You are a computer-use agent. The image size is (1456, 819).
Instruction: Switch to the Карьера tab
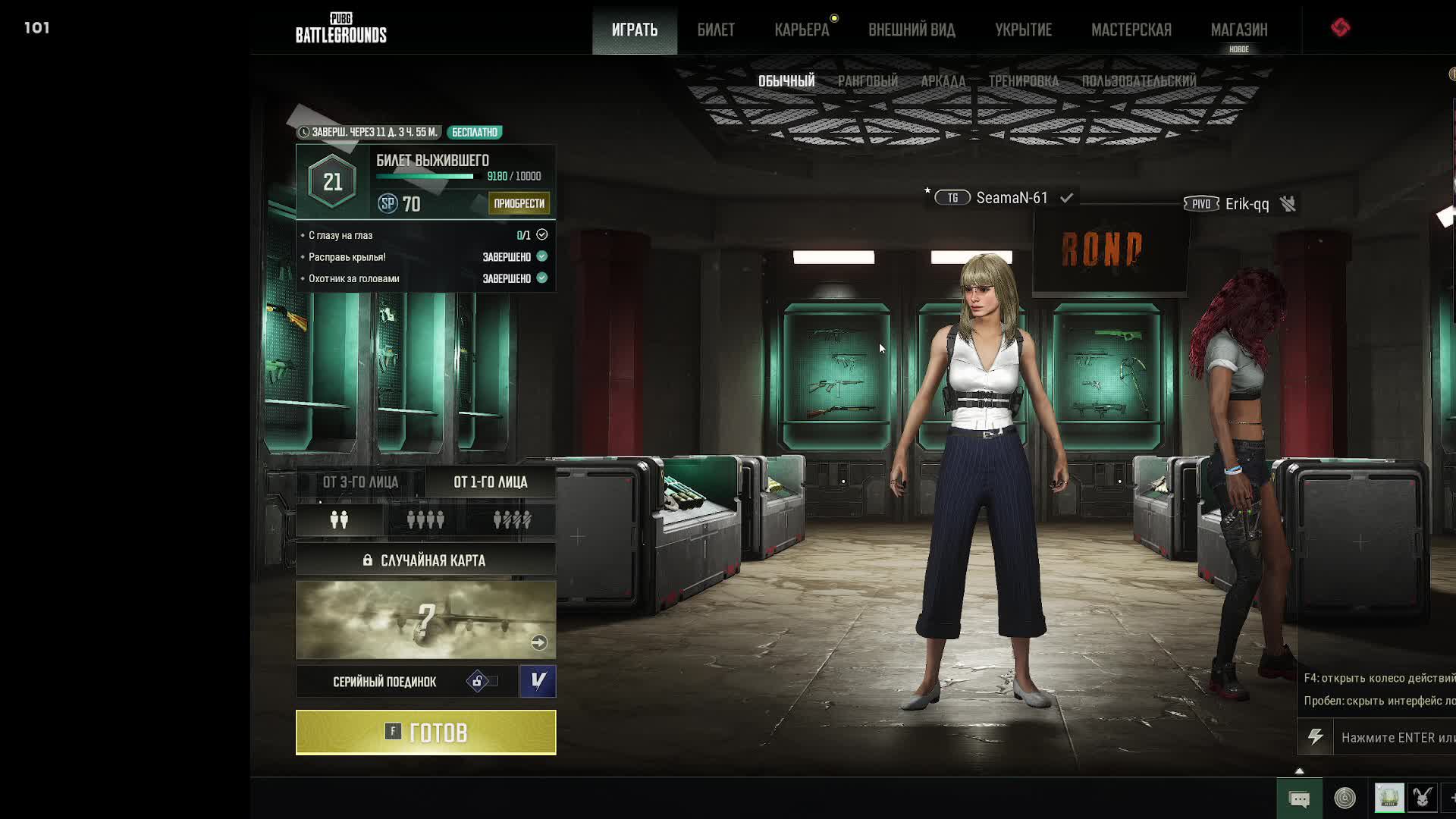pyautogui.click(x=802, y=30)
